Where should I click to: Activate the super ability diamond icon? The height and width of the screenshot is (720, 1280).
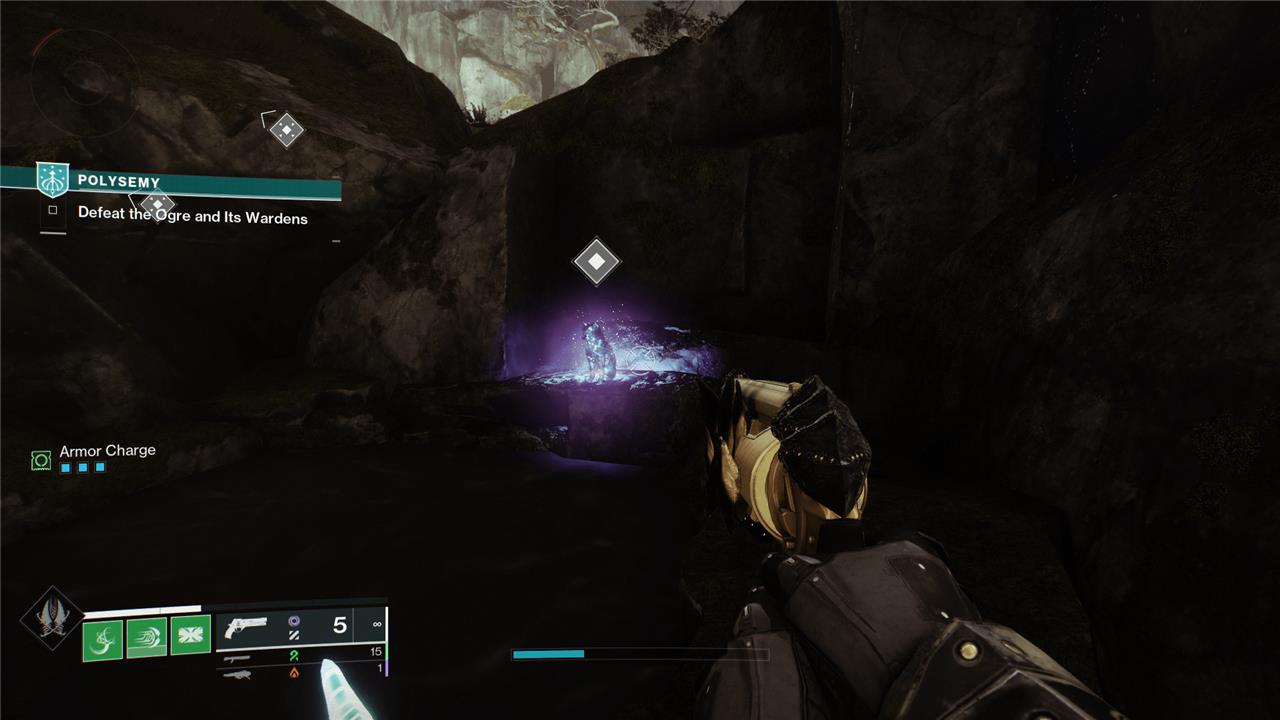click(52, 617)
